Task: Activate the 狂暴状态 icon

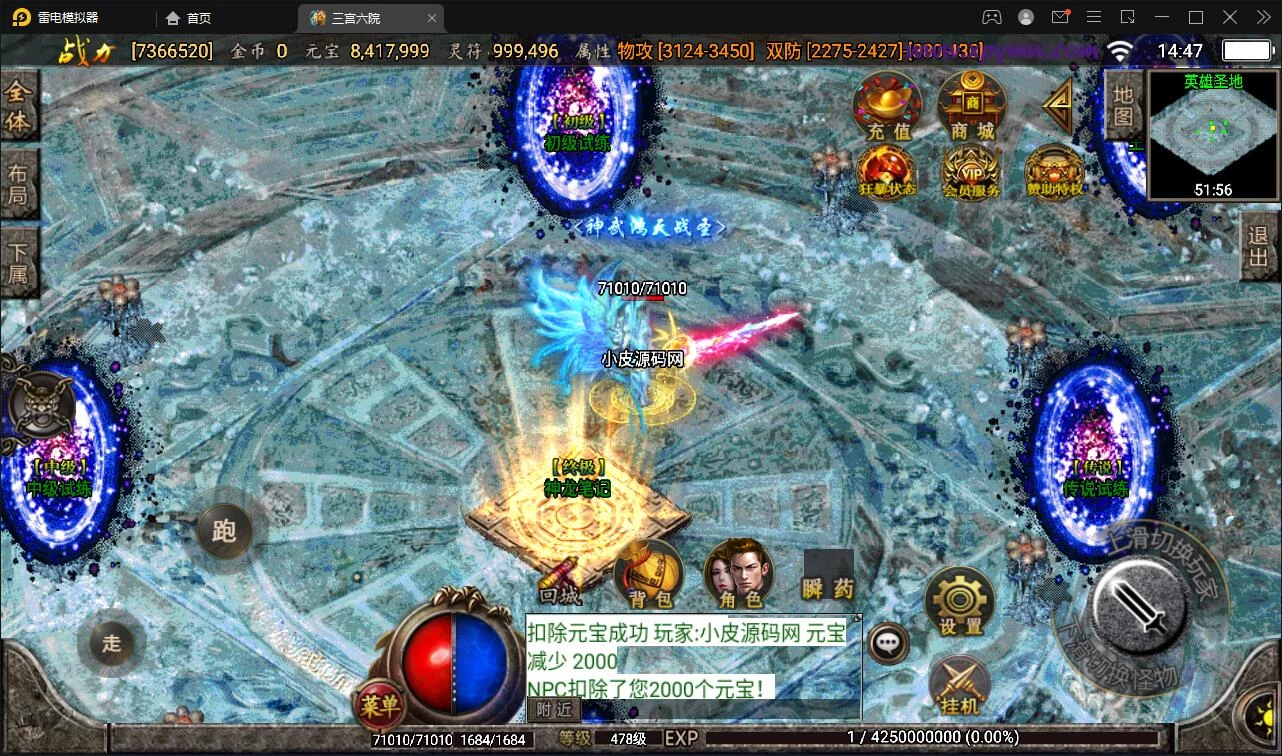Action: pos(886,172)
